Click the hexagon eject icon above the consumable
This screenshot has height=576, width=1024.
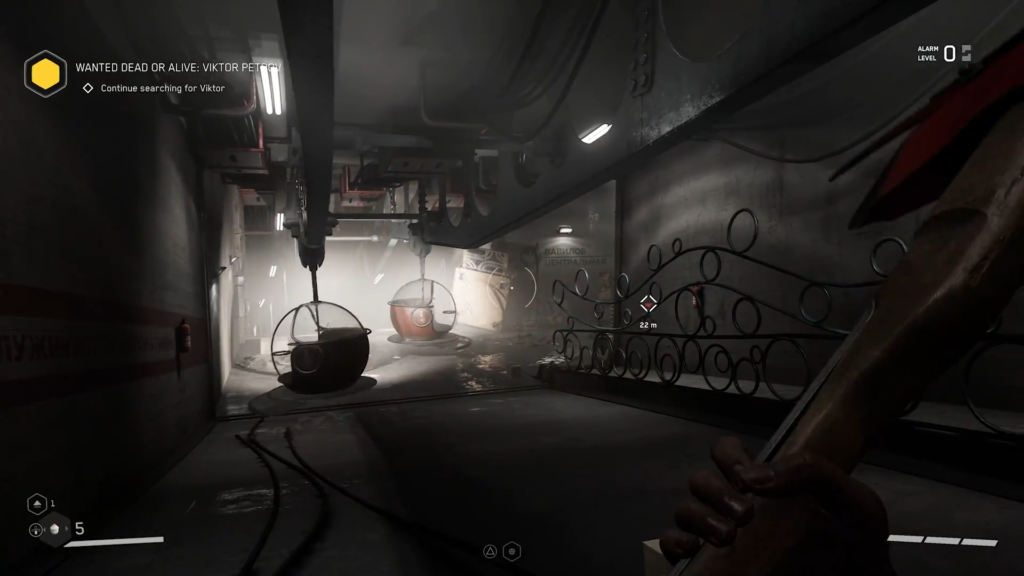coord(37,504)
